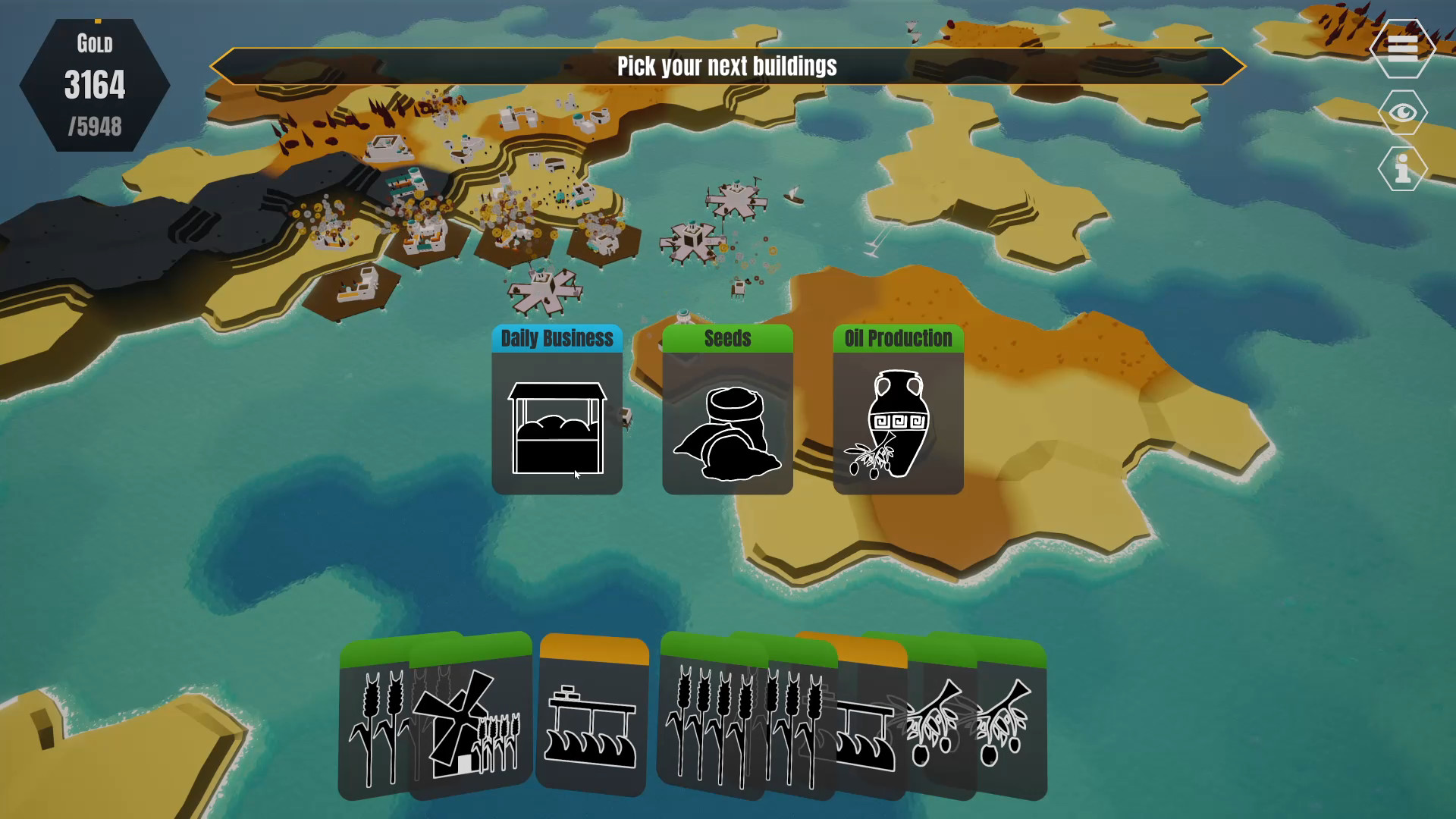Toggle the eye overview hexagon
The image size is (1456, 819).
[1402, 112]
